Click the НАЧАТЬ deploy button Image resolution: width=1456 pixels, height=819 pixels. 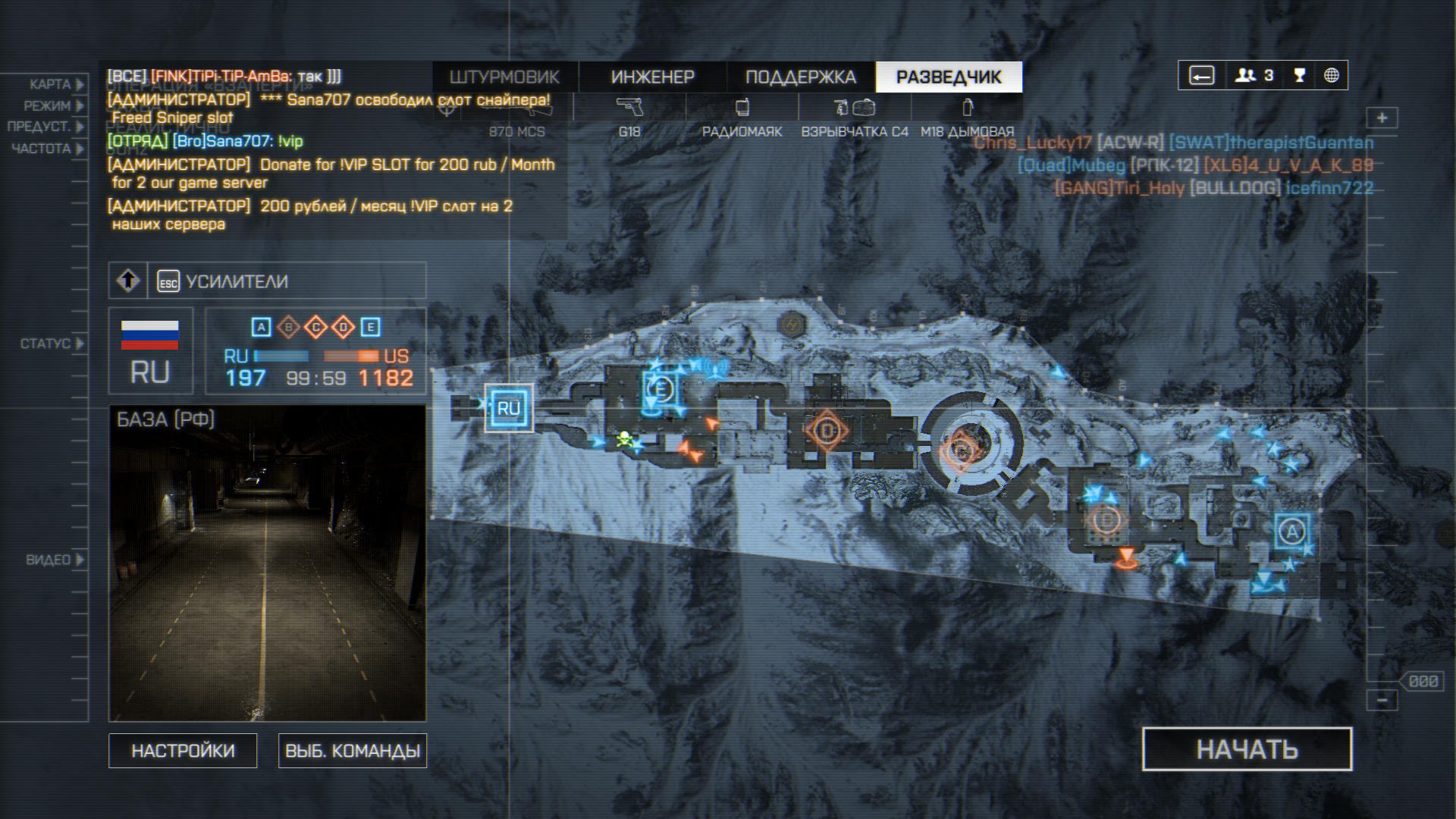tap(1247, 749)
